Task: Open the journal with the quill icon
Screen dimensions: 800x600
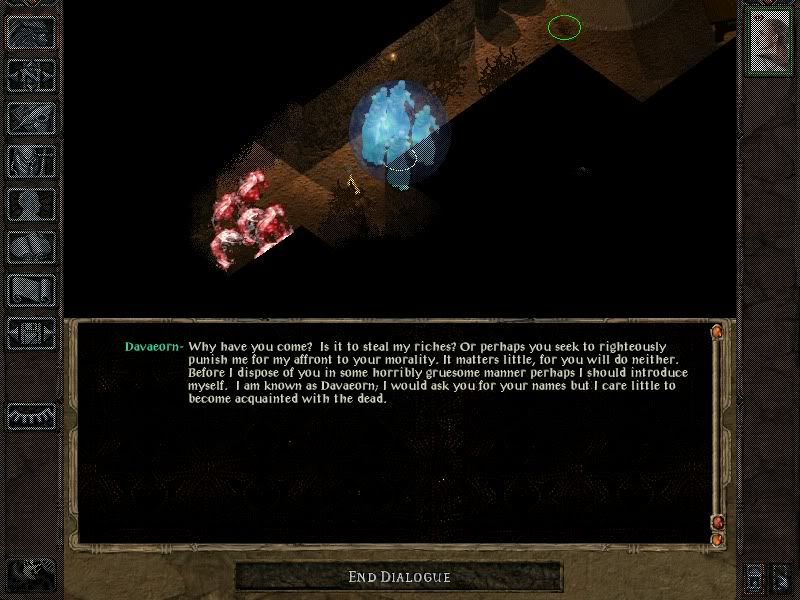Action: [x=32, y=118]
